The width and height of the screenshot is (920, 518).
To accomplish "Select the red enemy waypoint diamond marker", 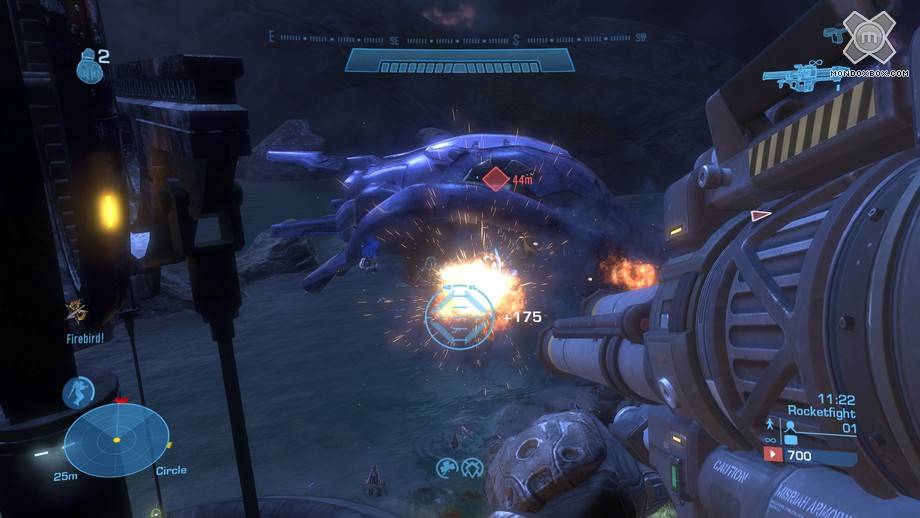I will (496, 180).
